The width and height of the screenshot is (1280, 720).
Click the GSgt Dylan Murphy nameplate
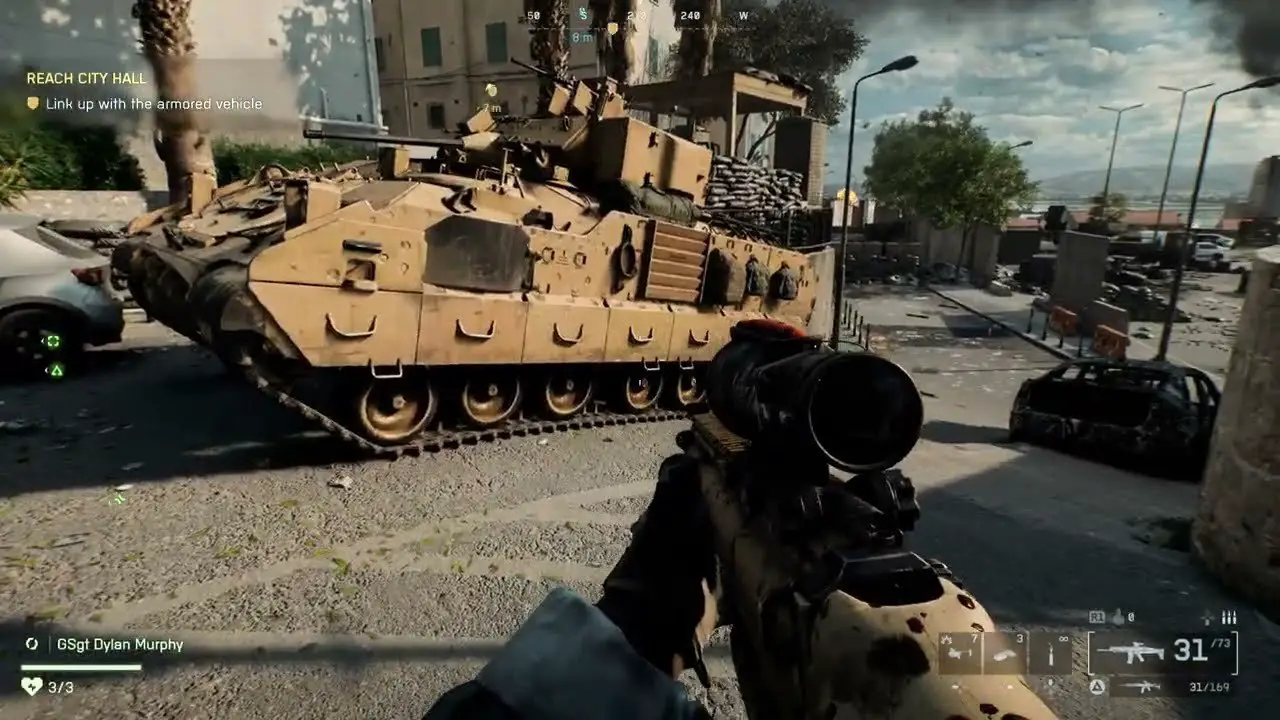[x=120, y=645]
